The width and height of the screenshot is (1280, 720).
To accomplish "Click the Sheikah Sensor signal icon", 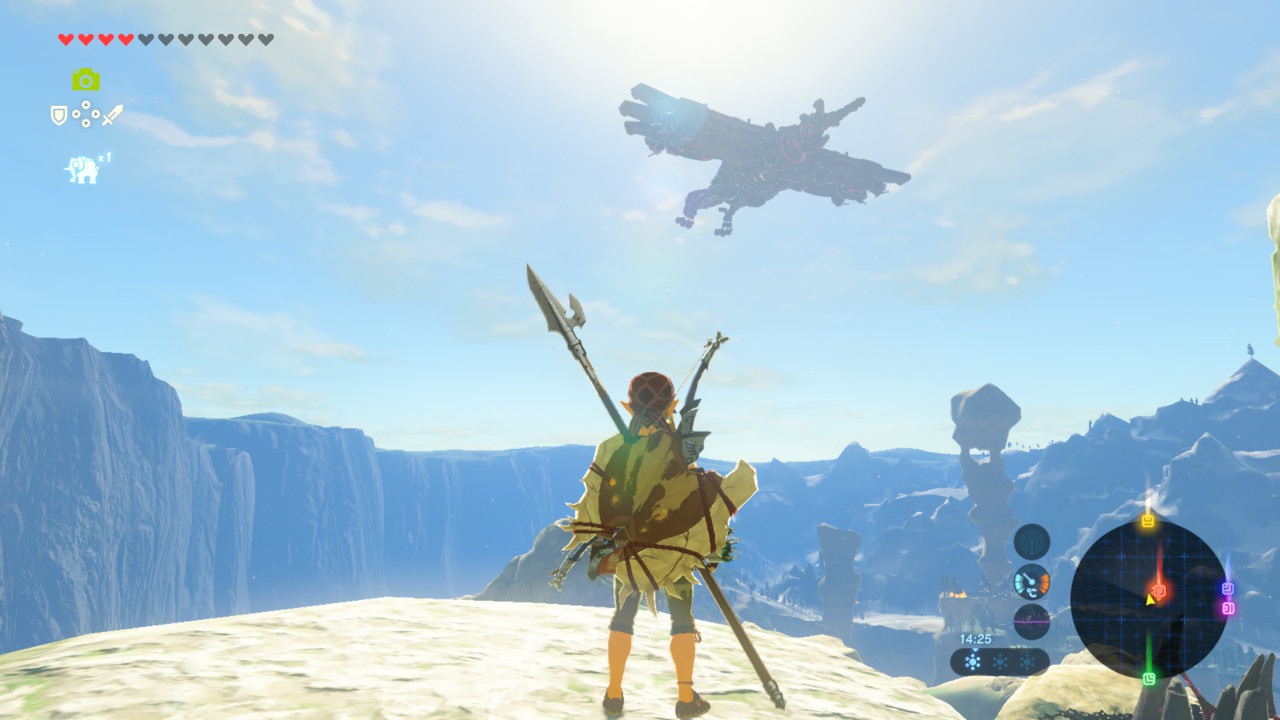I will tap(1031, 542).
